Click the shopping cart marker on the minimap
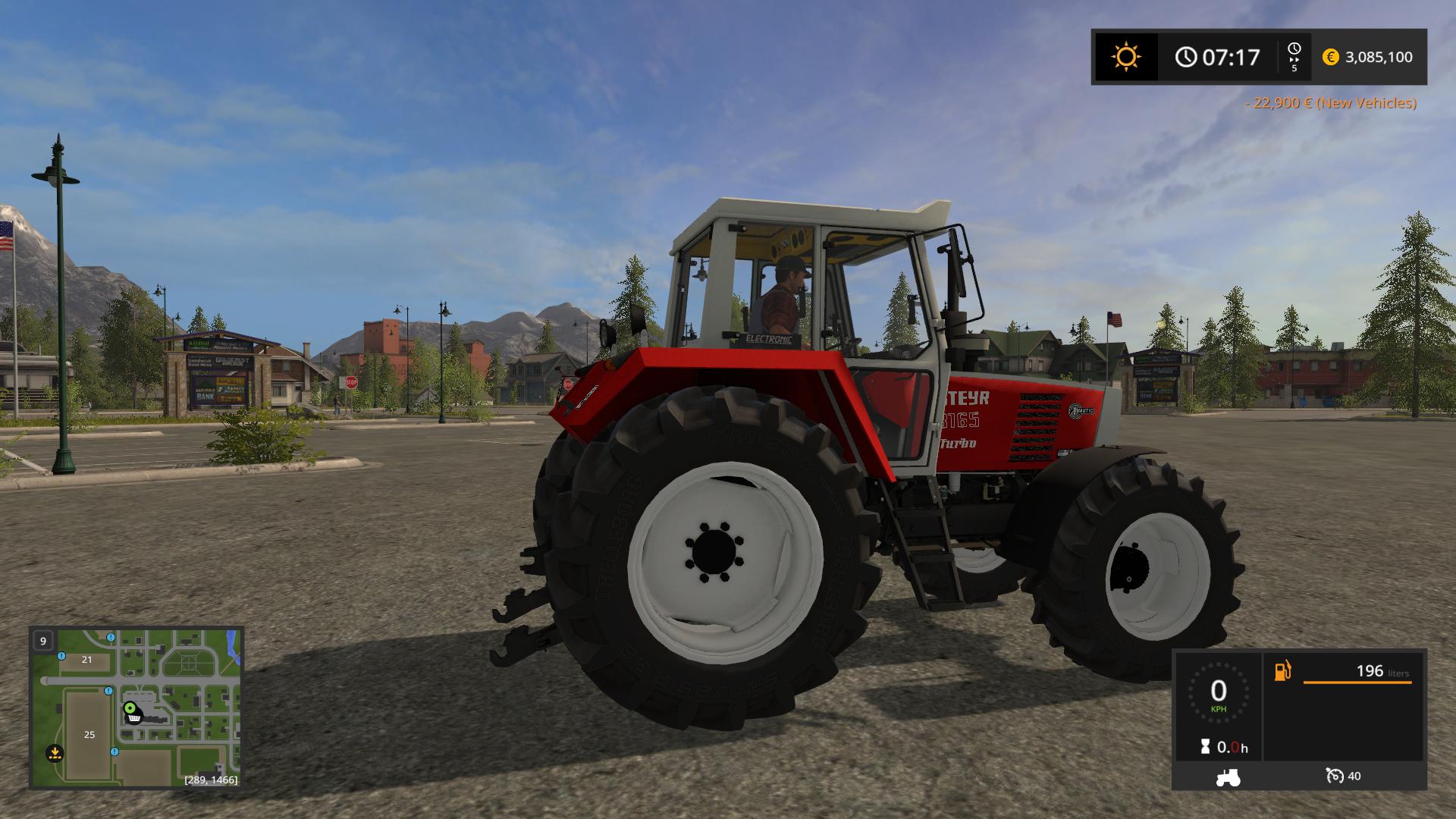 [134, 718]
